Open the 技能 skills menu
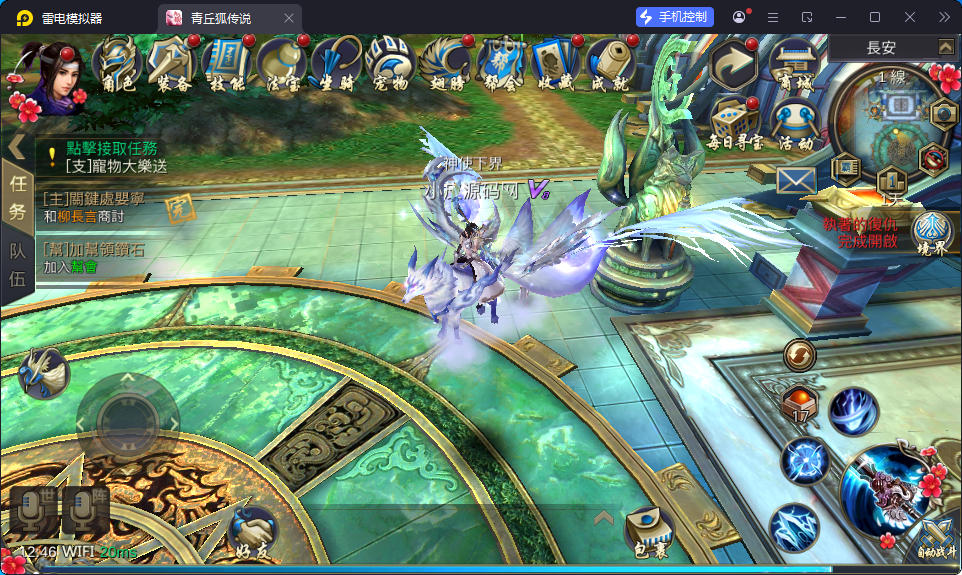The height and width of the screenshot is (575, 962). pyautogui.click(x=227, y=65)
